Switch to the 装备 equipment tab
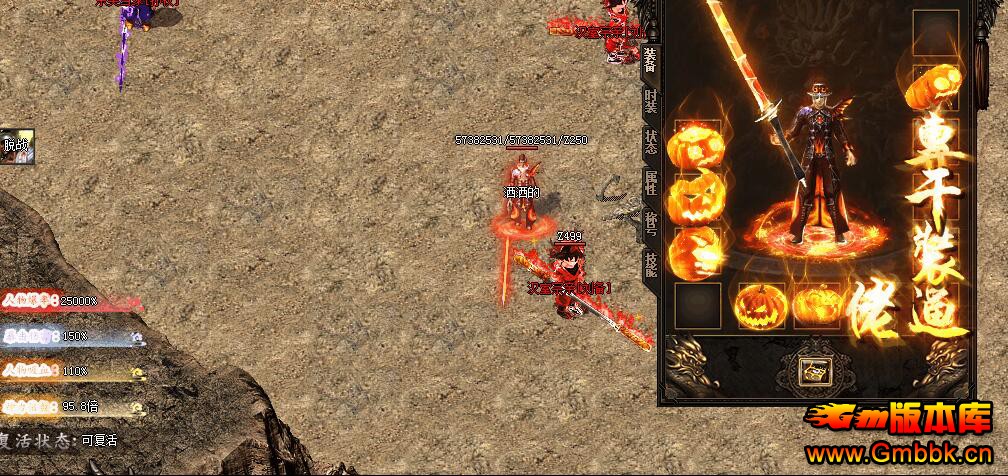This screenshot has width=1008, height=476. pos(650,60)
